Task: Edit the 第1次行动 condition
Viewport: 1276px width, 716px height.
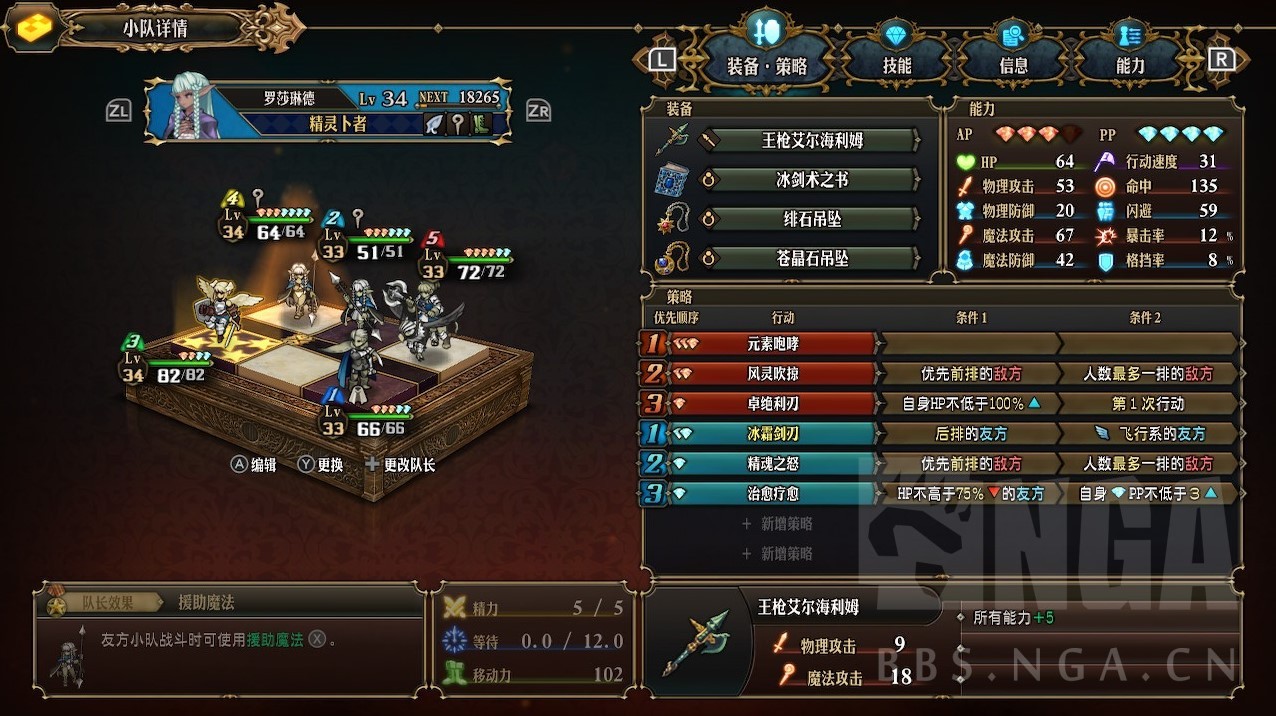Action: tap(1148, 404)
